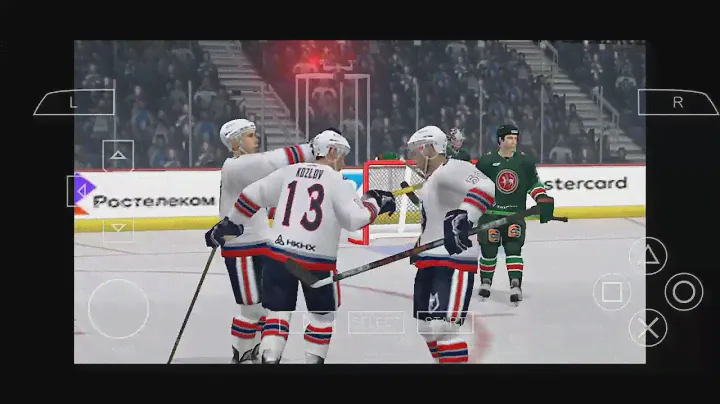The image size is (720, 404).
Task: Tap the D-pad up arrow
Action: point(118,155)
